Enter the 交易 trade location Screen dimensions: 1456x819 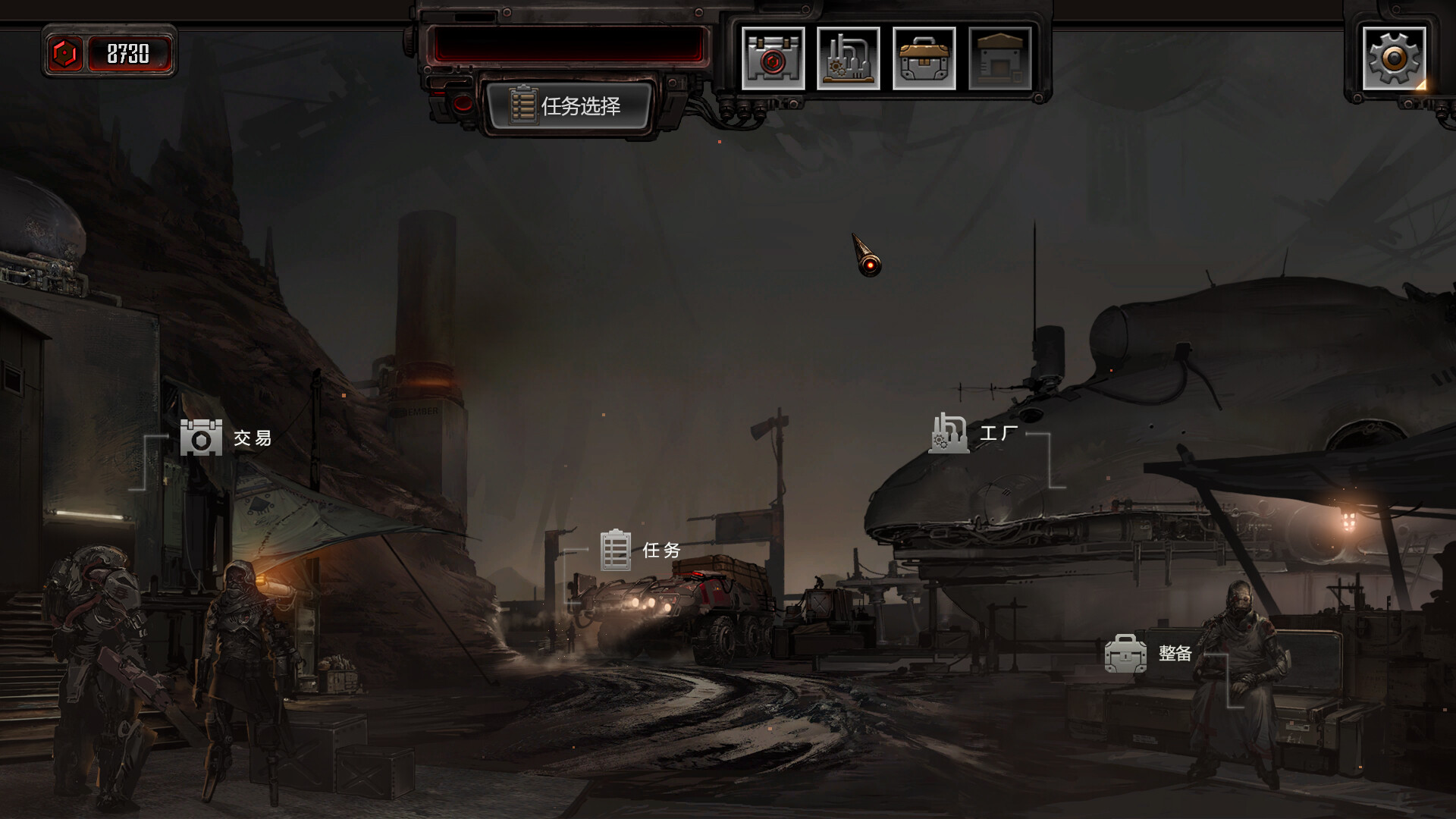tap(225, 438)
